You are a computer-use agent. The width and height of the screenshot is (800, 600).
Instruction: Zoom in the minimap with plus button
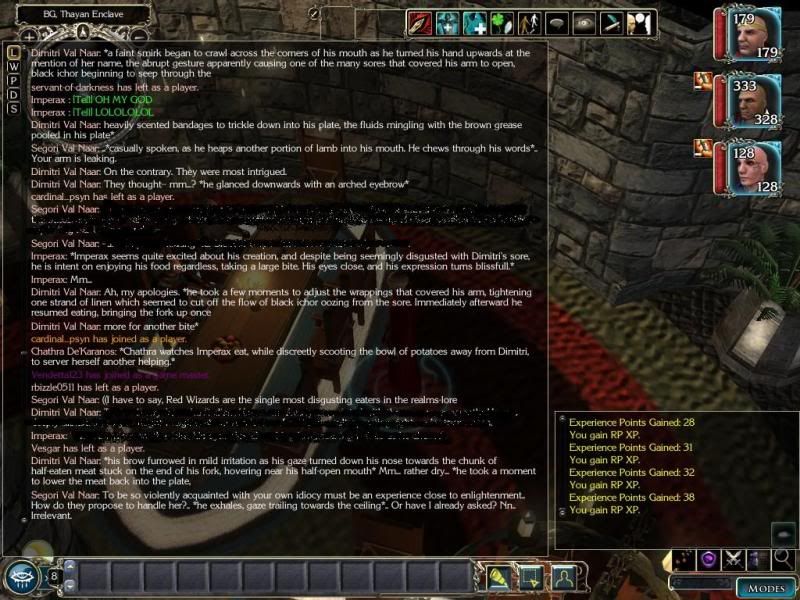point(30,34)
